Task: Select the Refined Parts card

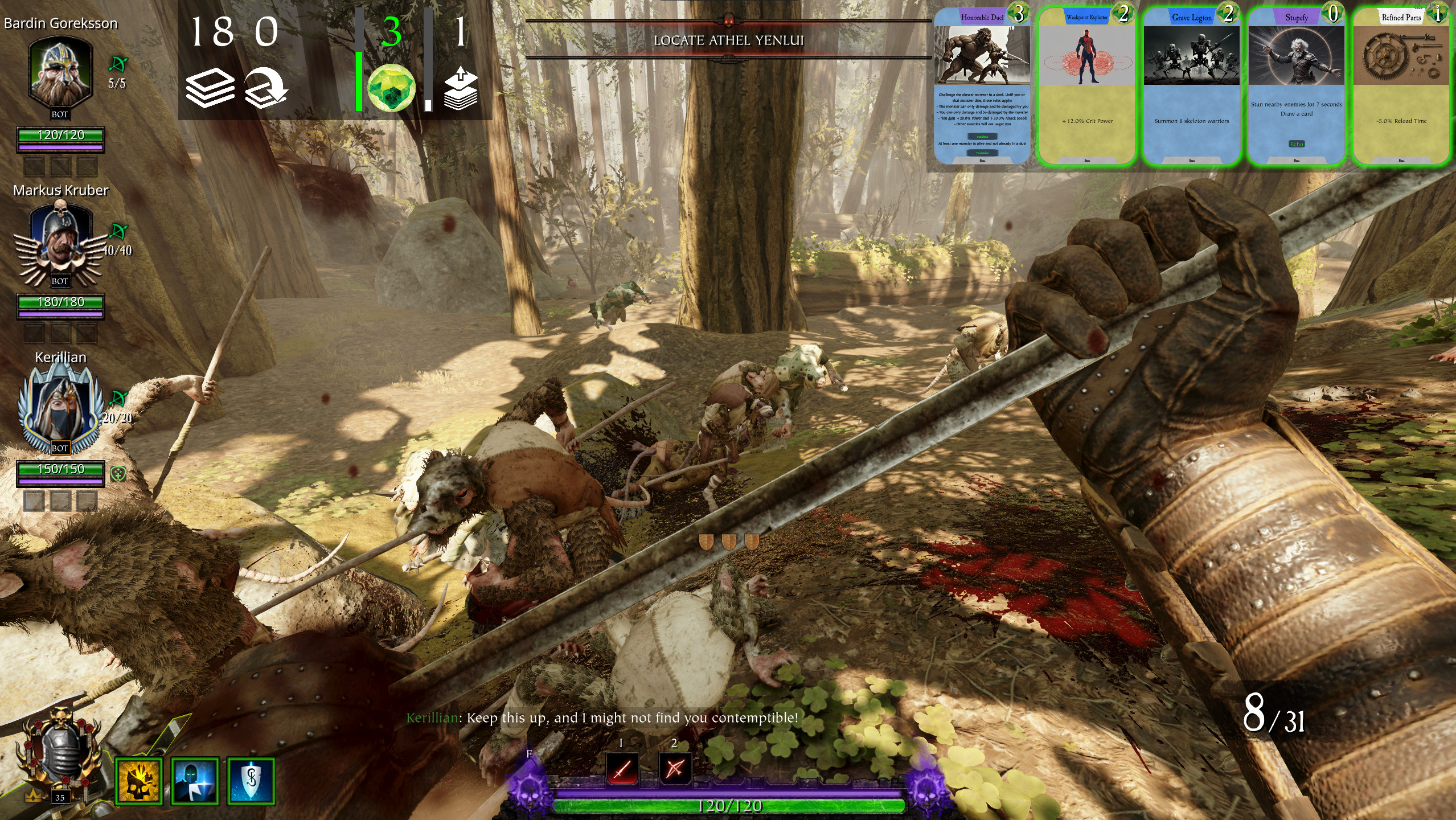Action: point(1401,87)
